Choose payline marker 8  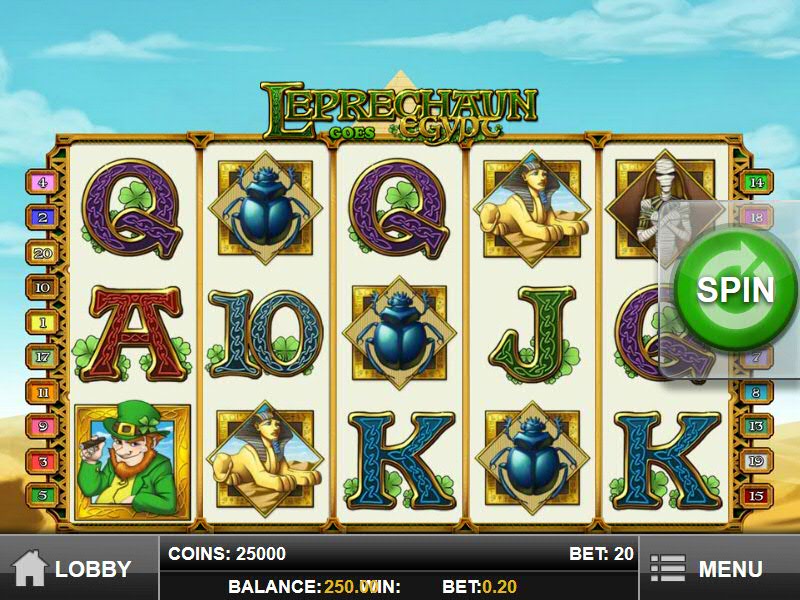click(x=756, y=393)
